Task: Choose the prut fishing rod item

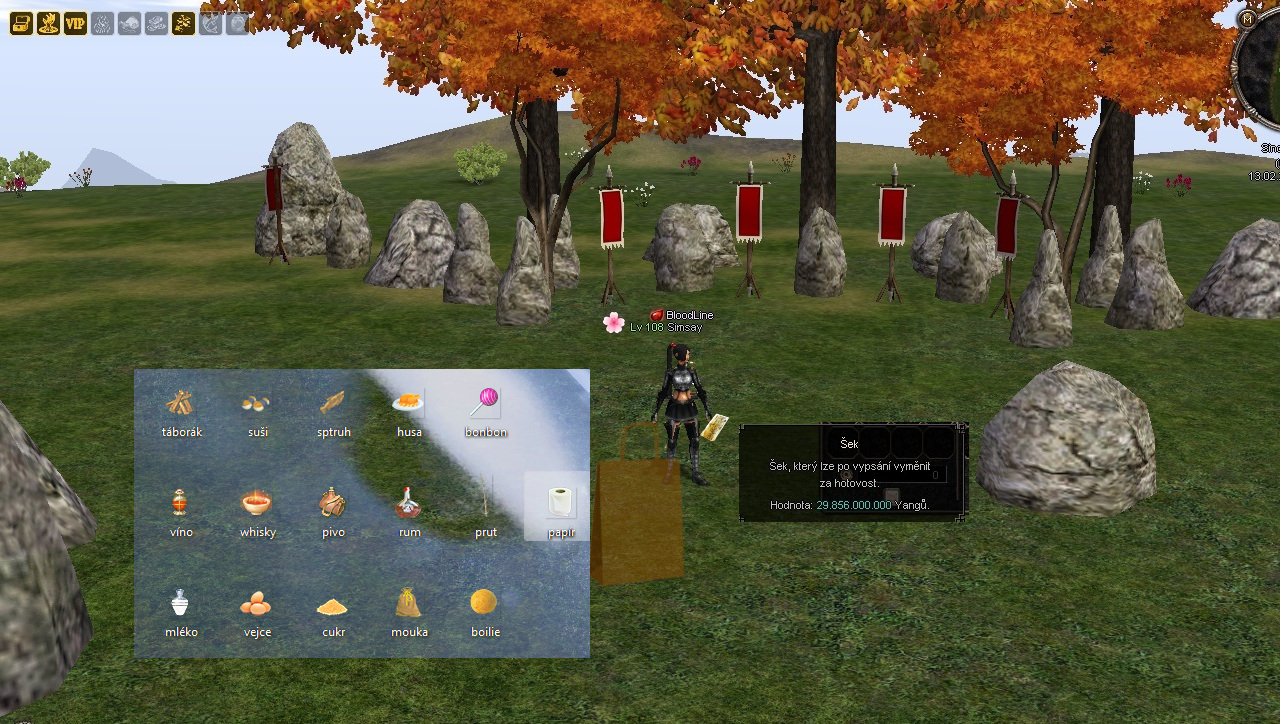Action: pos(485,500)
